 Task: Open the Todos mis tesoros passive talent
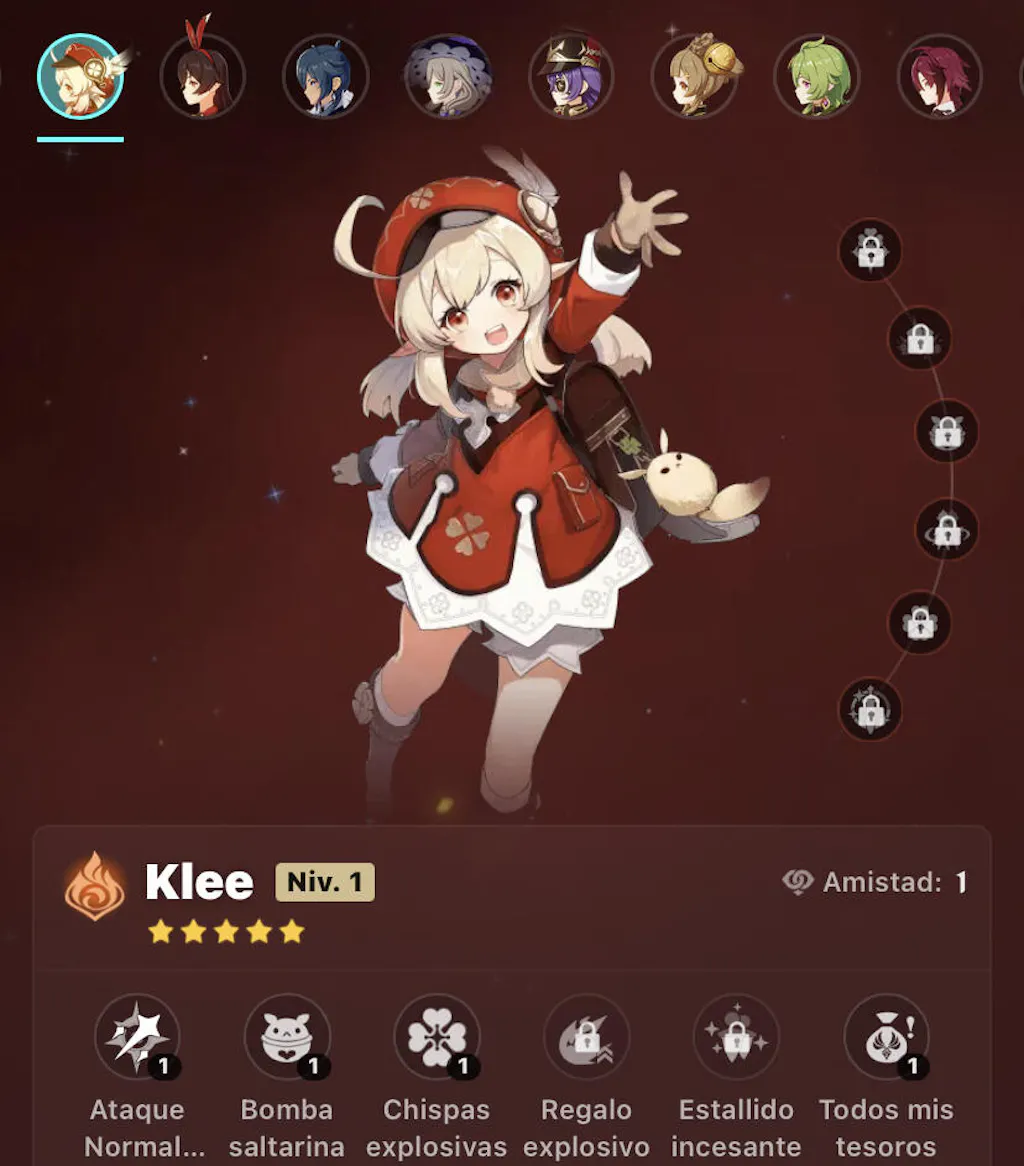(886, 1037)
